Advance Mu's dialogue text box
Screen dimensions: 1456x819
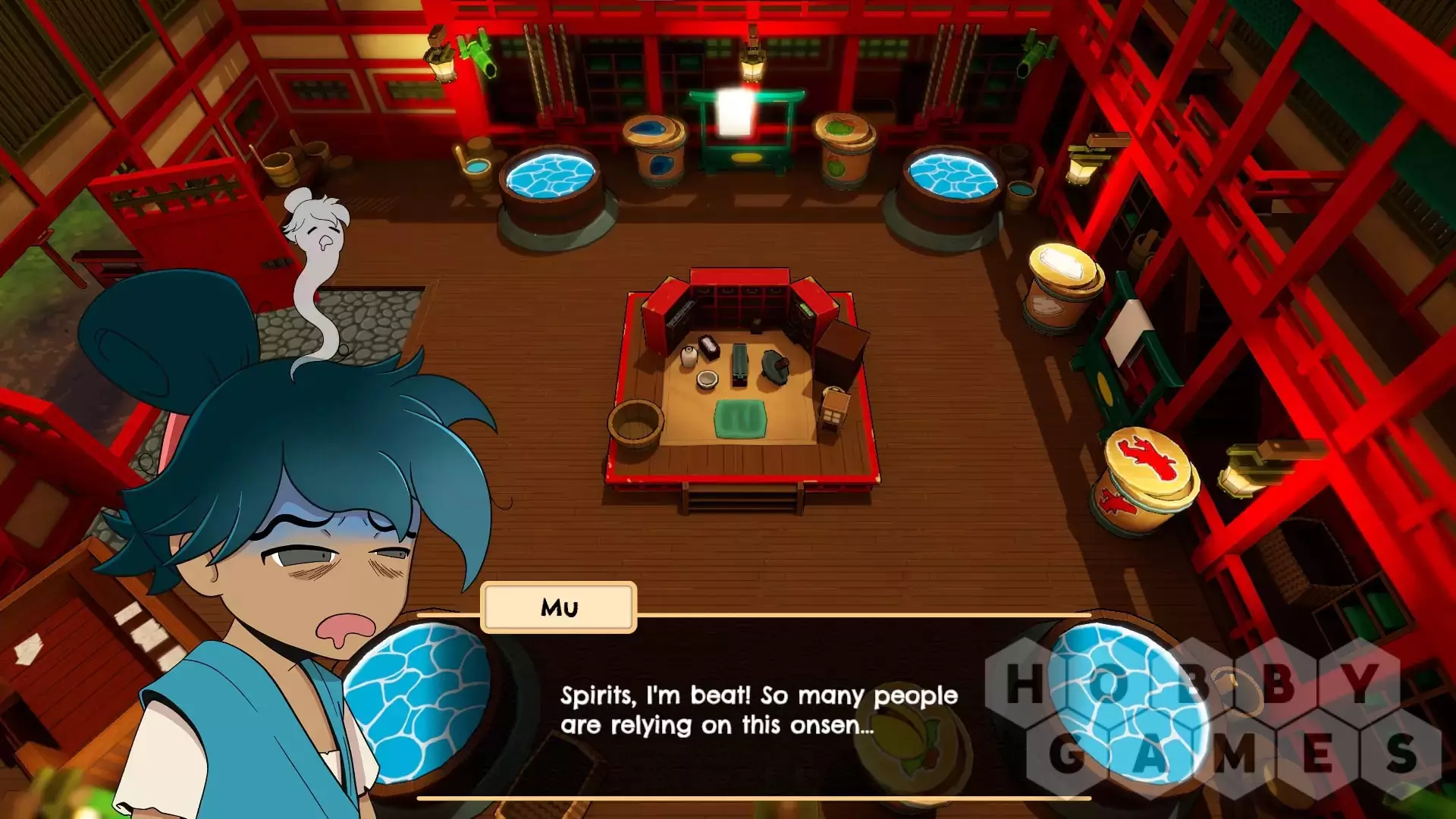click(758, 710)
